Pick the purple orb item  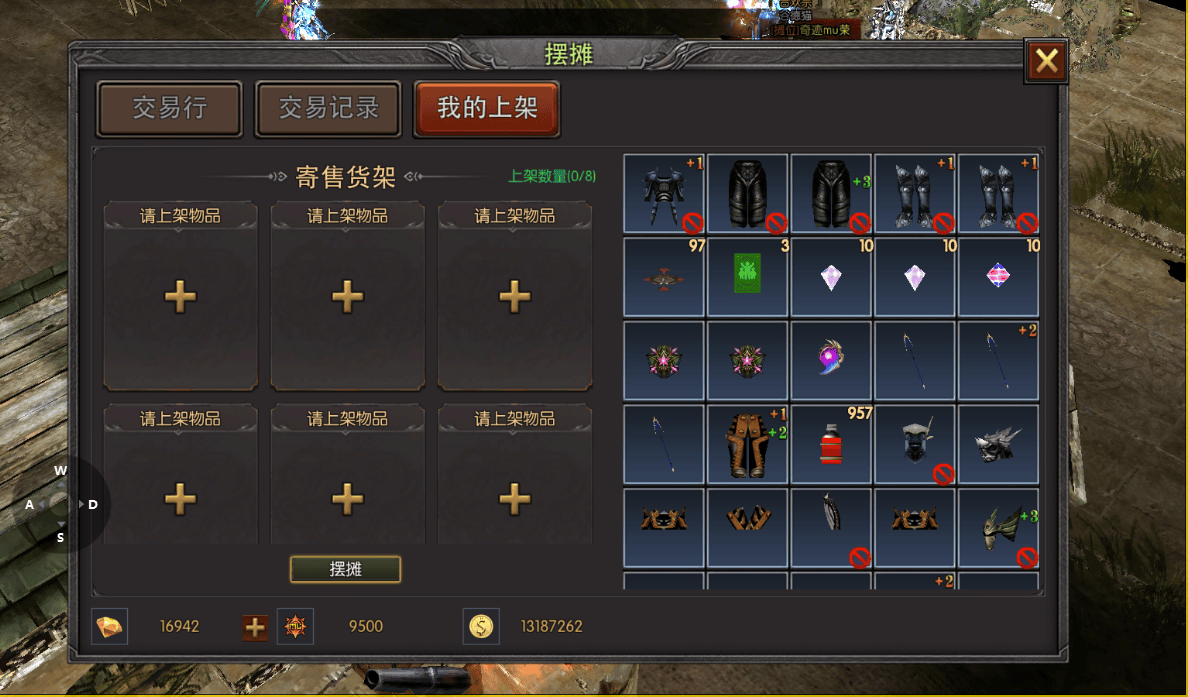pyautogui.click(x=831, y=360)
